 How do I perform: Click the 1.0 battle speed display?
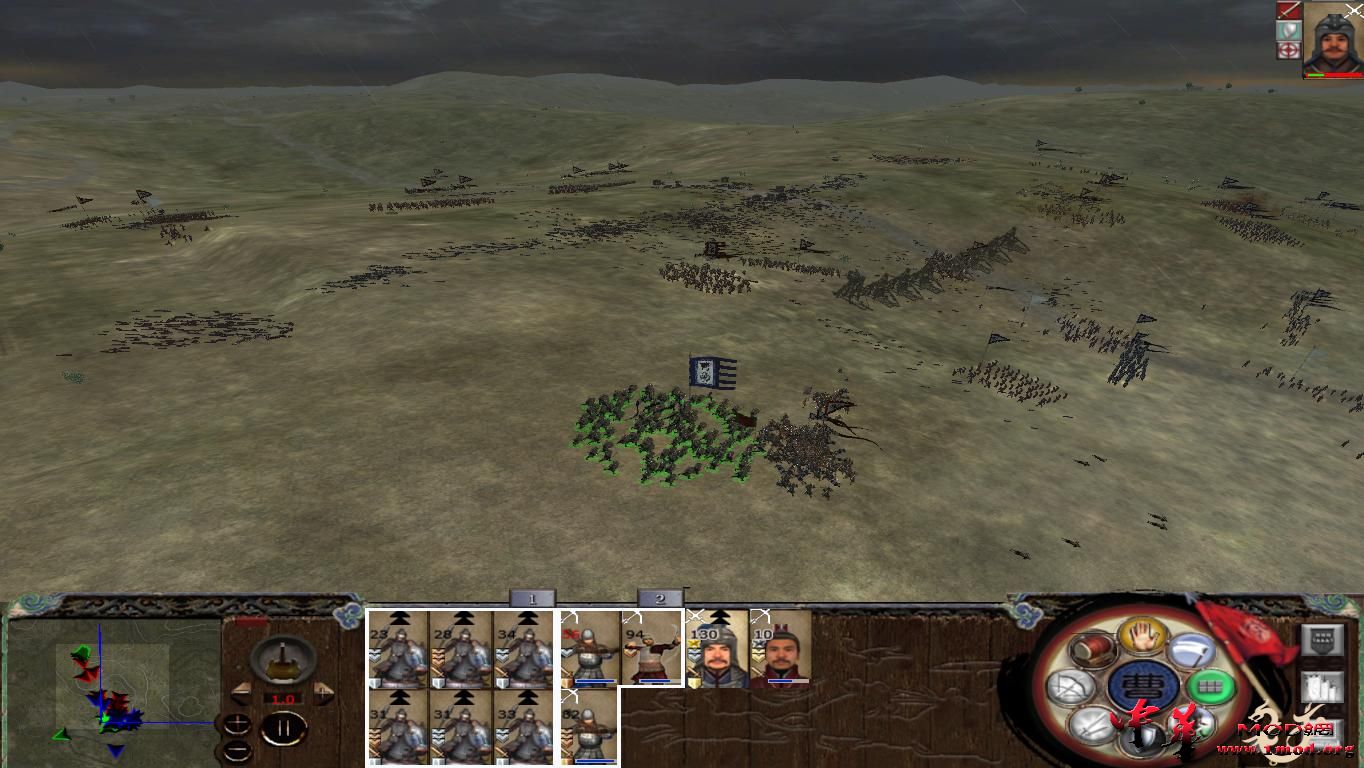click(283, 698)
